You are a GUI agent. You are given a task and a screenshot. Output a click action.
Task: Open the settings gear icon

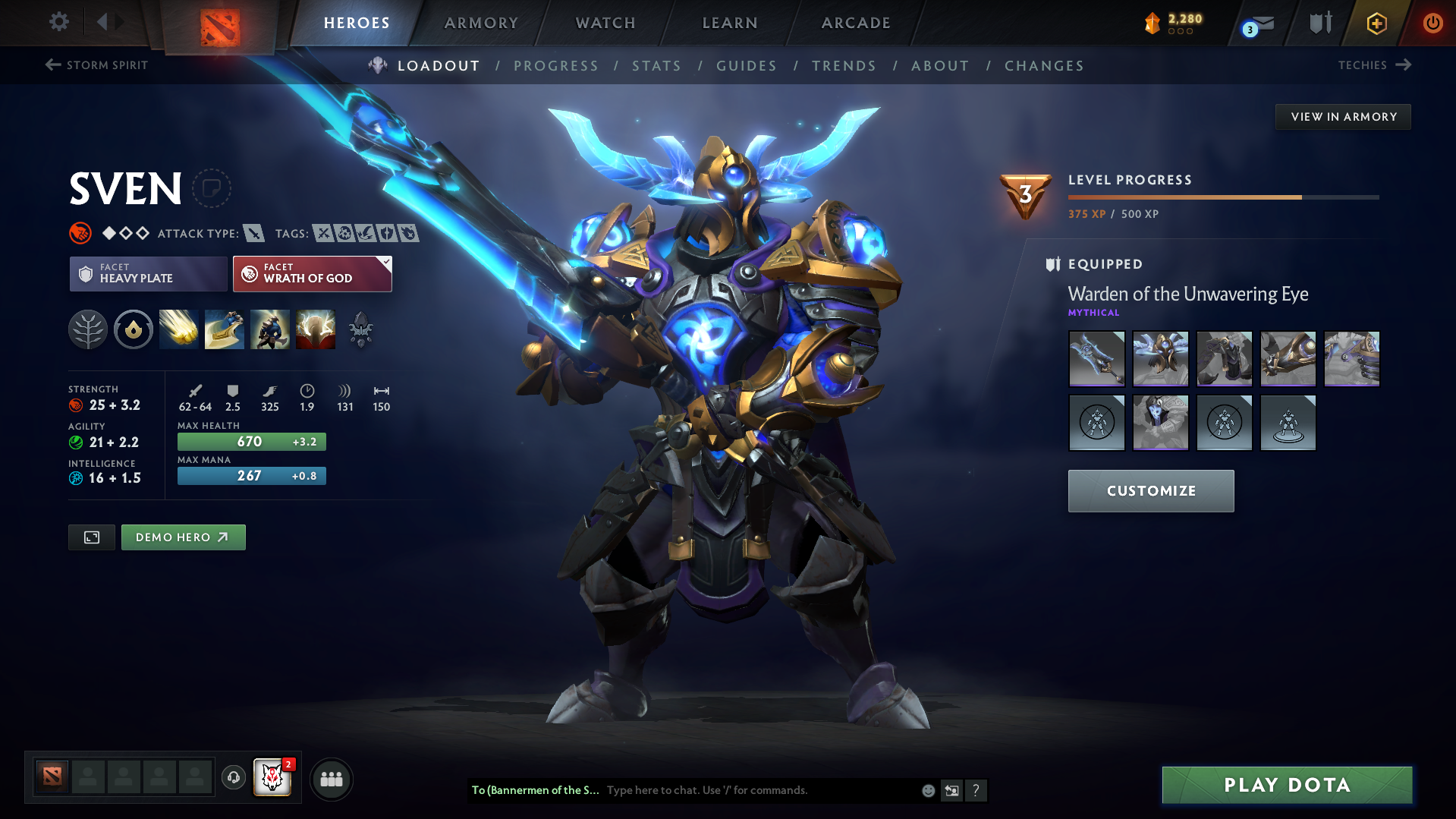pos(58,22)
